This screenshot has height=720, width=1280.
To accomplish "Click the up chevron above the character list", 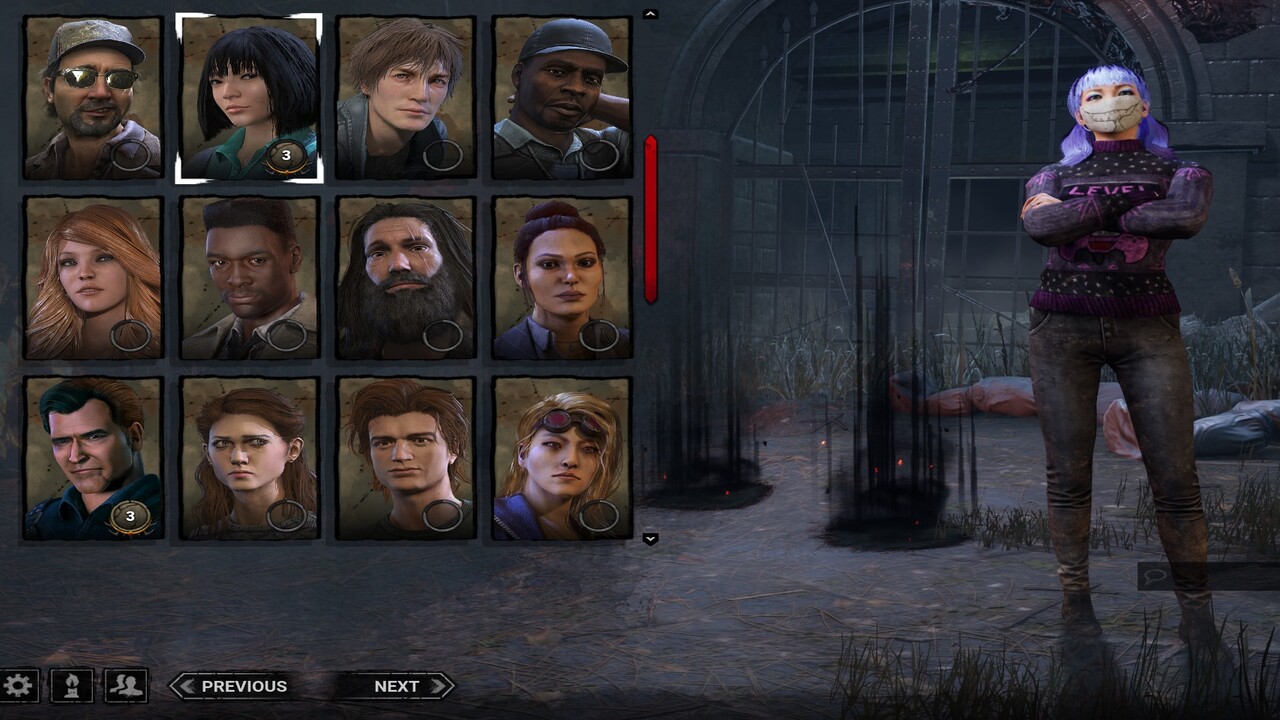I will pos(650,15).
